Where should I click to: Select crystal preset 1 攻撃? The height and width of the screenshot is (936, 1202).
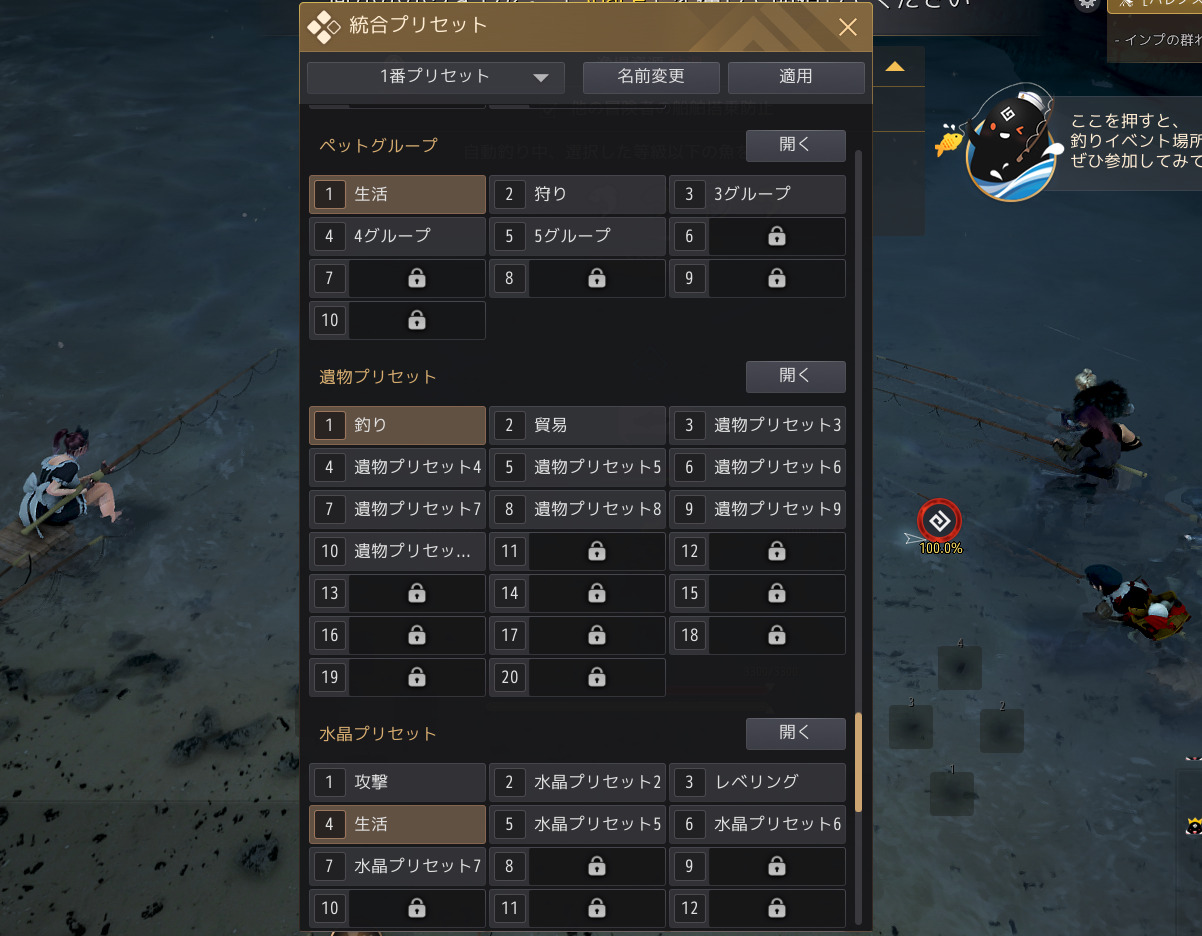click(x=398, y=782)
